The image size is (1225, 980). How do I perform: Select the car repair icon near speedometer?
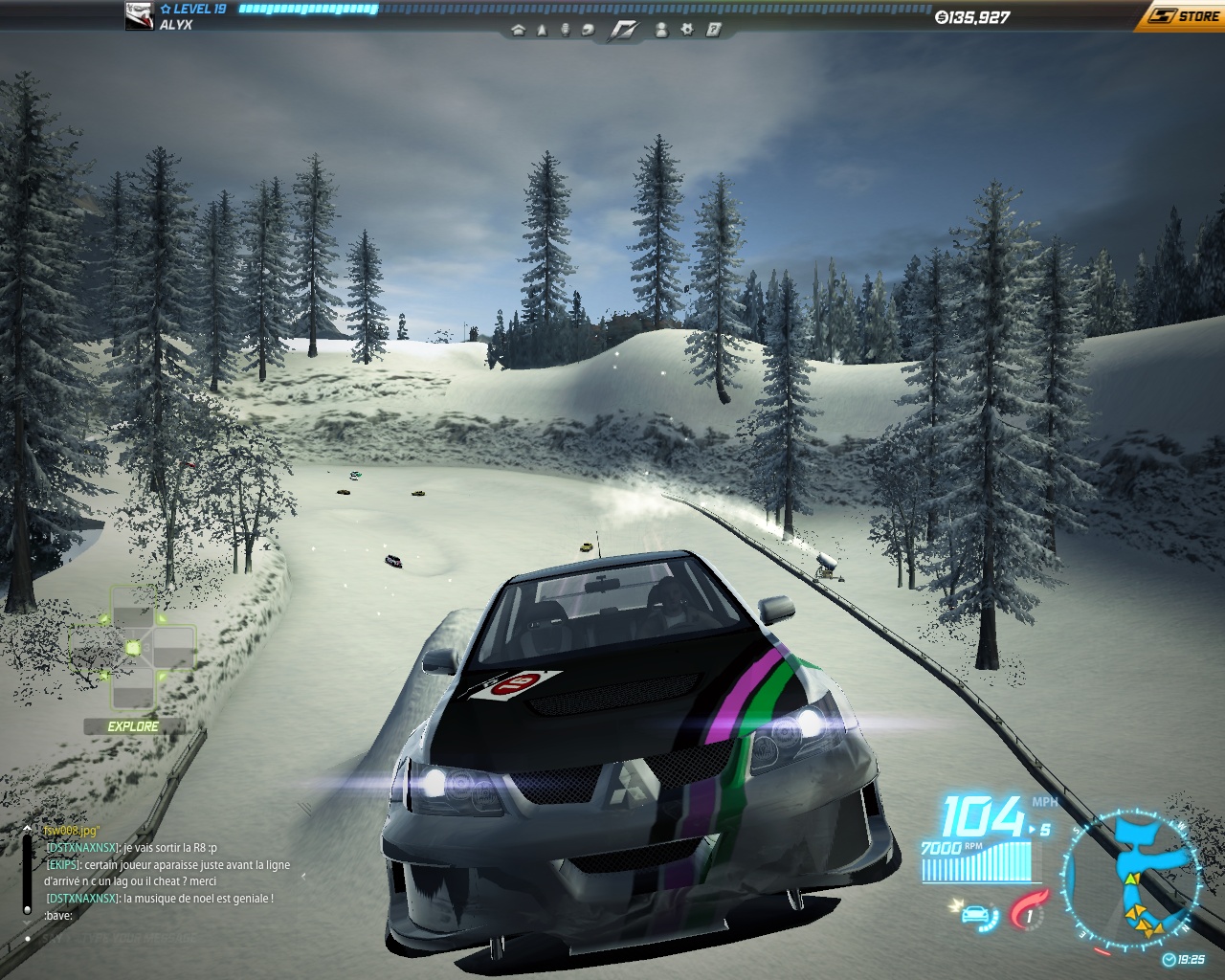tap(977, 915)
